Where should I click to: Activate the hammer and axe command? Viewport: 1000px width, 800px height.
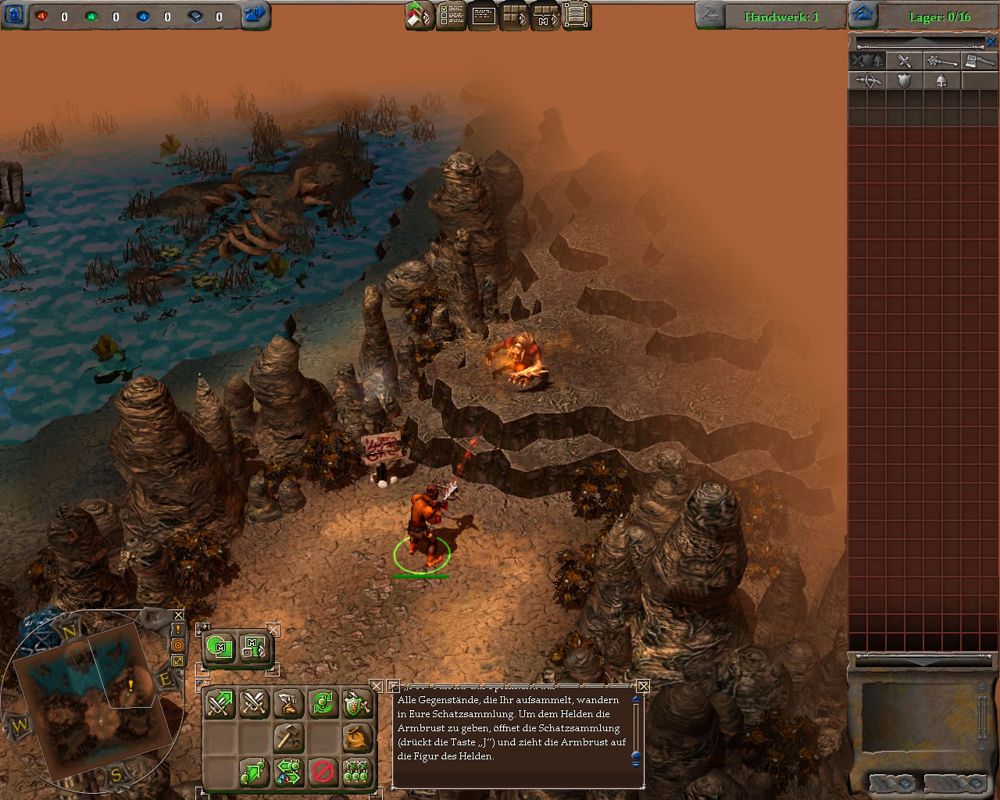coord(288,738)
